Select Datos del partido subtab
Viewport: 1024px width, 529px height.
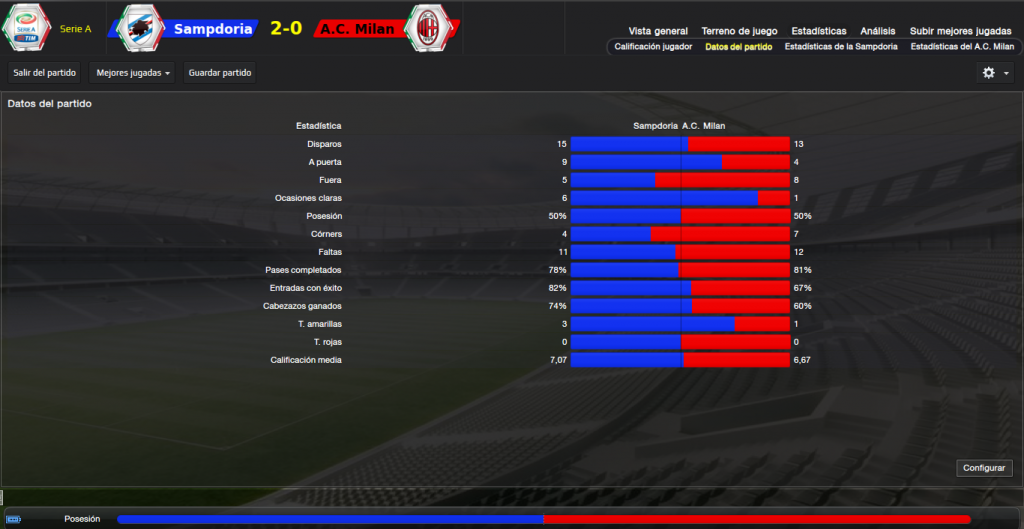(x=738, y=47)
